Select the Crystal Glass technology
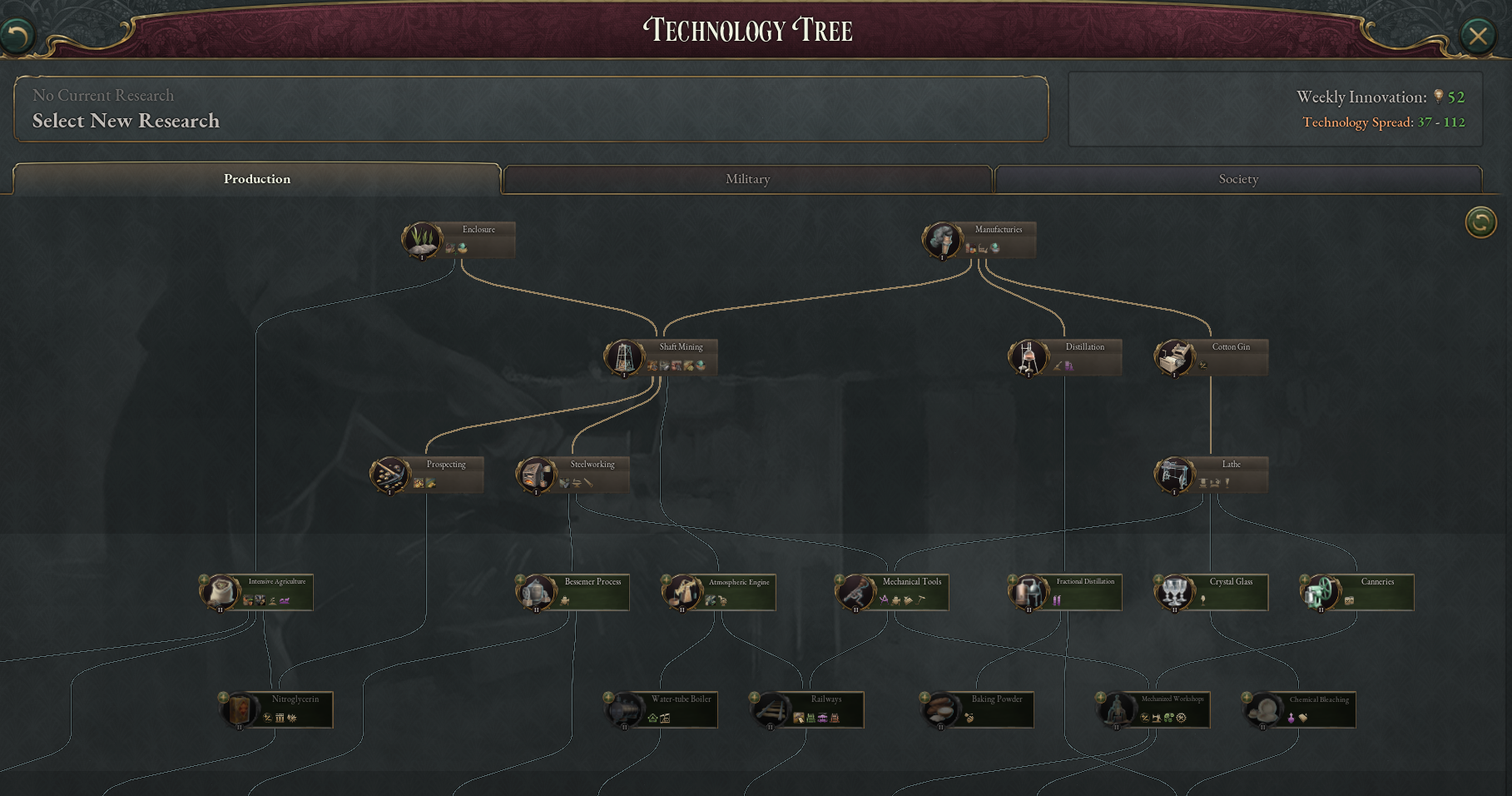Screen dimensions: 1512x796 1174,592
